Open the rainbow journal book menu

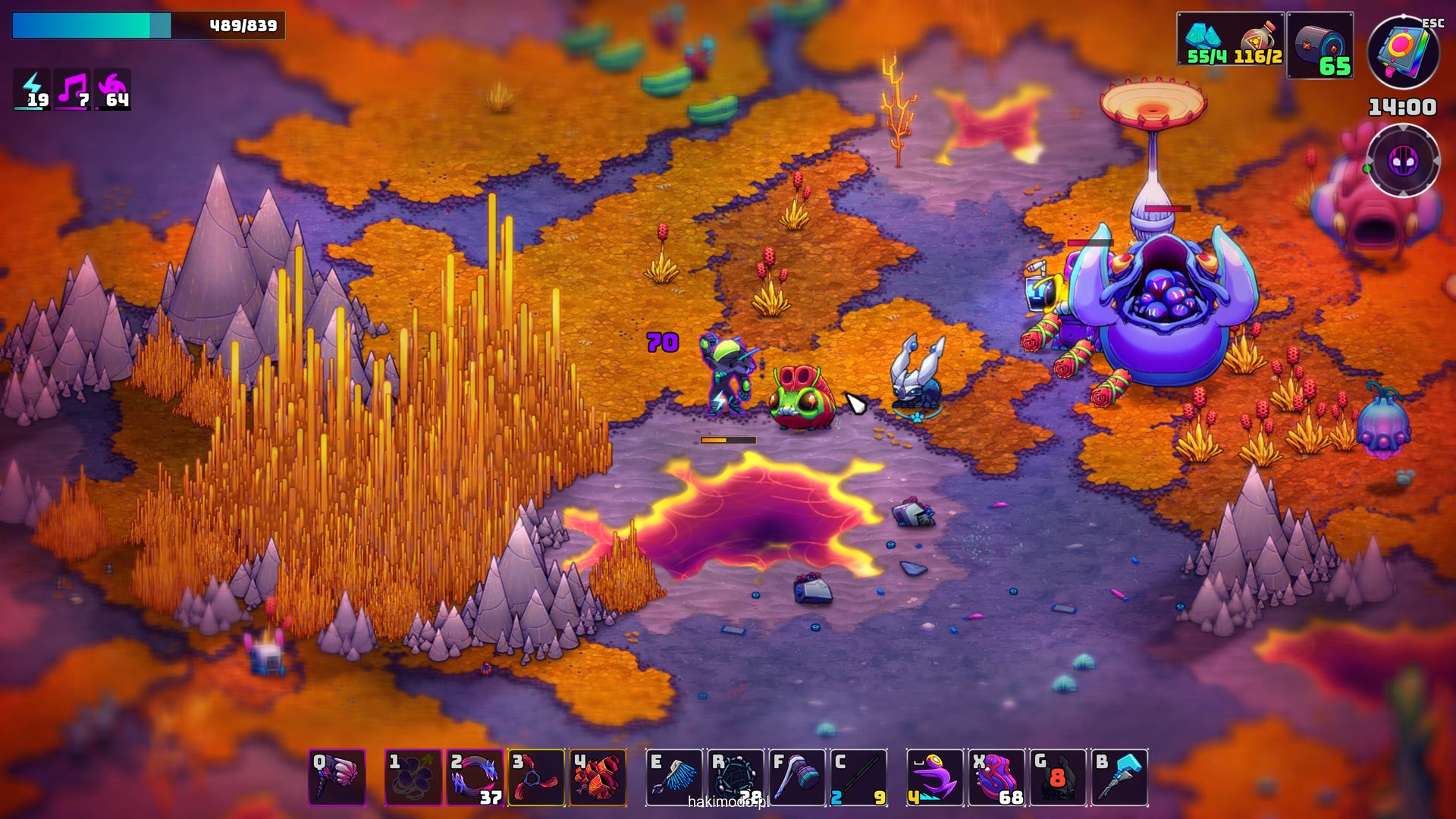click(x=1403, y=52)
